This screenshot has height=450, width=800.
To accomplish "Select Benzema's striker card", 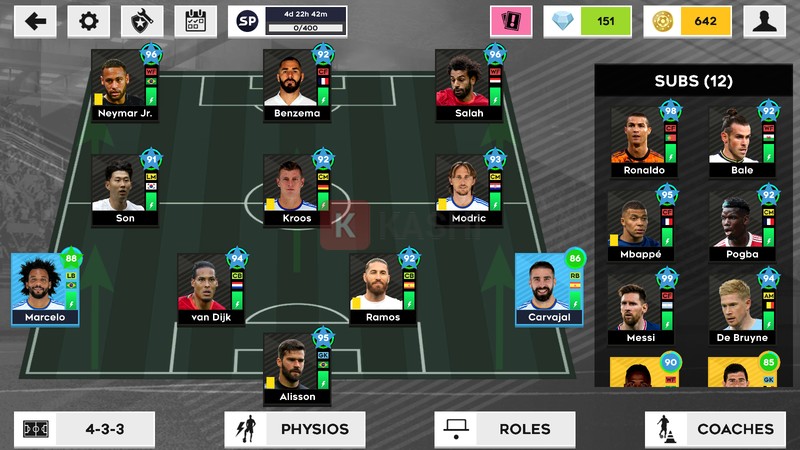I will [x=296, y=86].
